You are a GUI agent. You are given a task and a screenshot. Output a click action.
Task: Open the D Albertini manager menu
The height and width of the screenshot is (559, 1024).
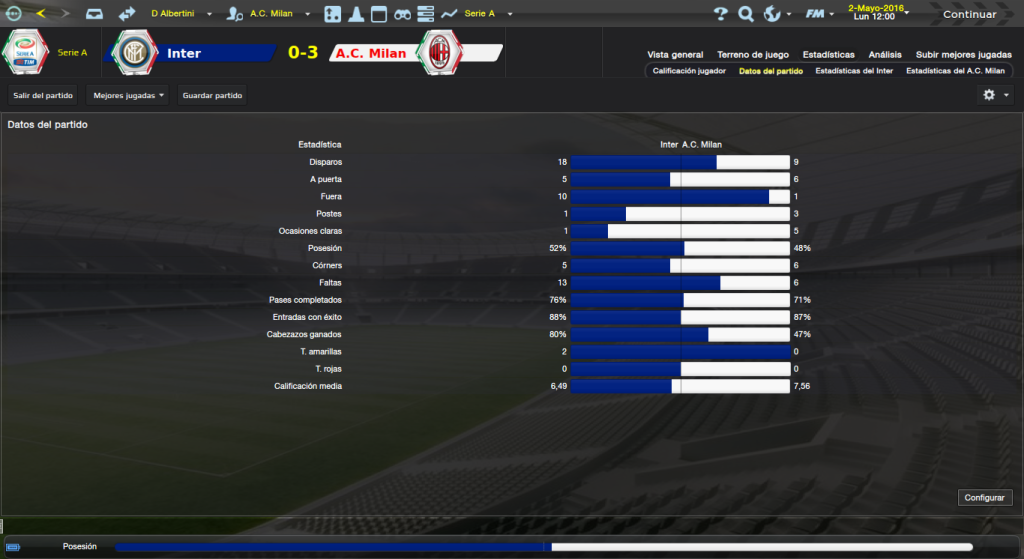[x=180, y=14]
